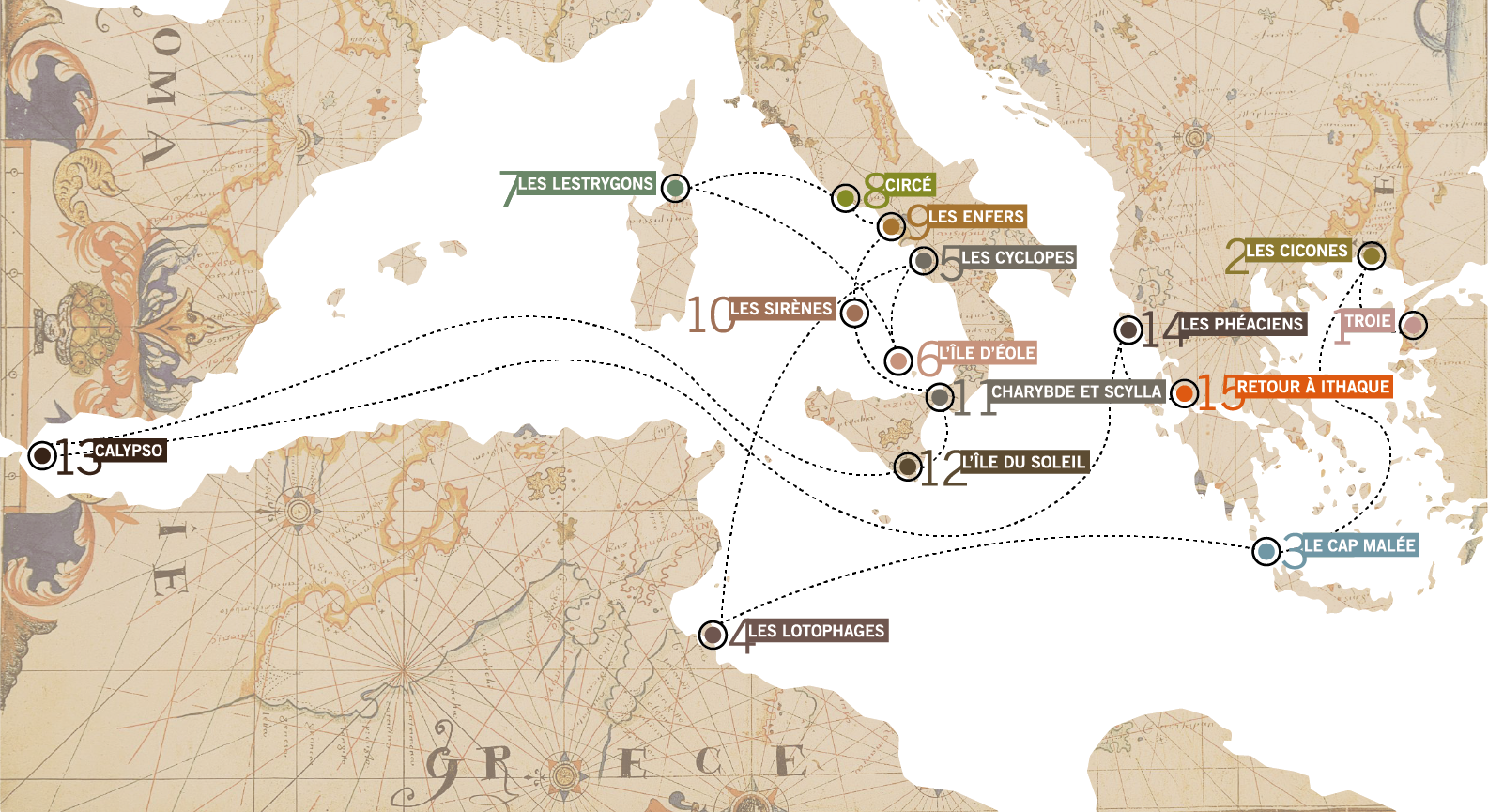Open Les Enfers stage
Image resolution: width=1488 pixels, height=812 pixels.
pyautogui.click(x=891, y=225)
